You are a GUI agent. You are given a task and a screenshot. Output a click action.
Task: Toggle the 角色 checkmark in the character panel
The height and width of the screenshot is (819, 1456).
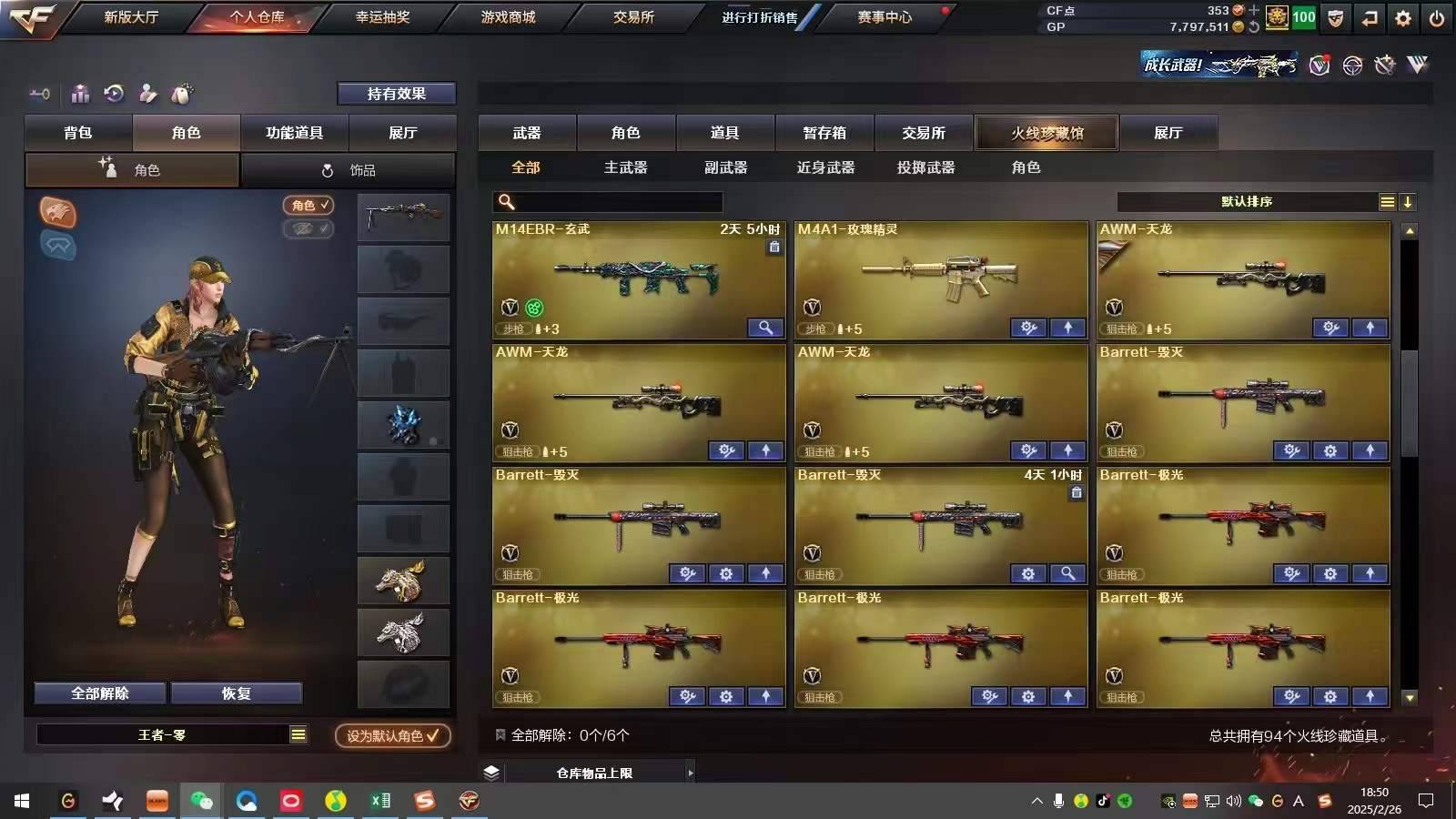click(308, 206)
